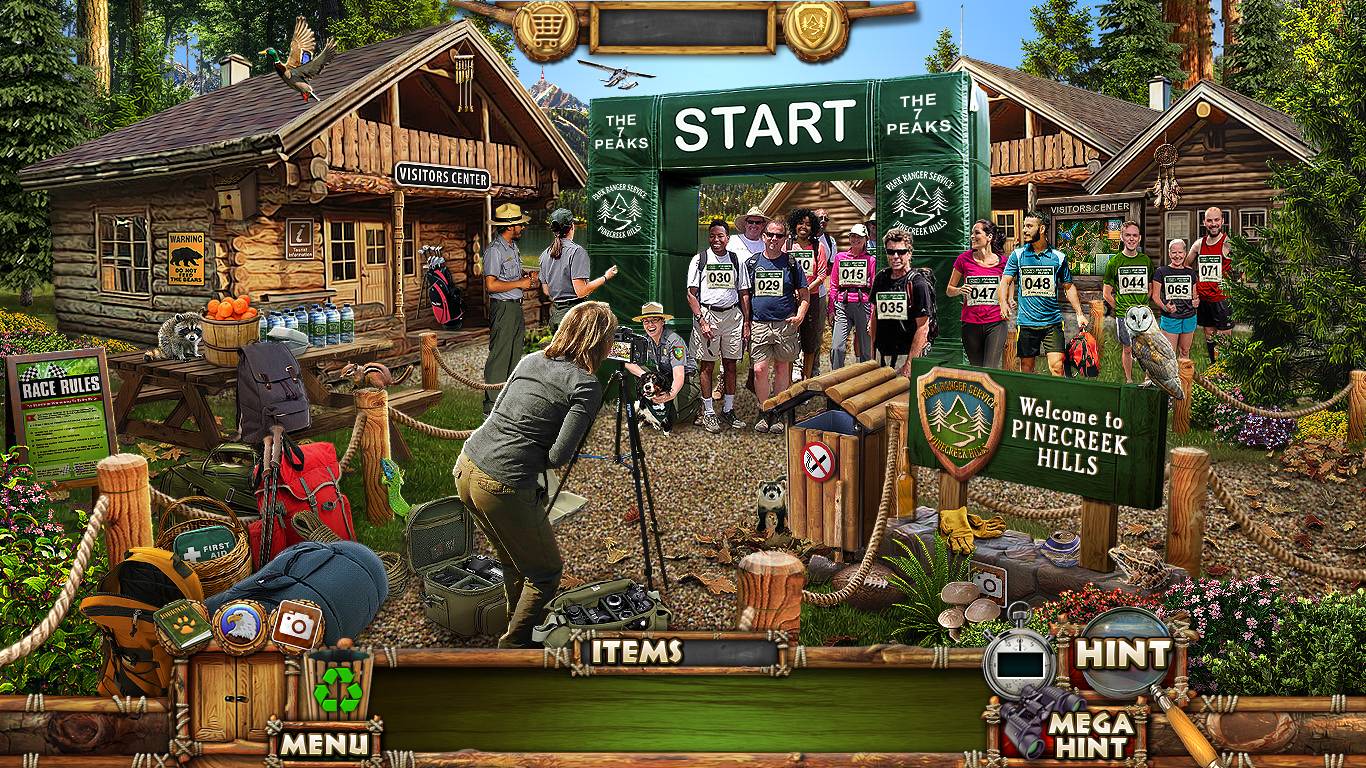Click the Items list label
This screenshot has width=1366, height=768.
[x=636, y=652]
